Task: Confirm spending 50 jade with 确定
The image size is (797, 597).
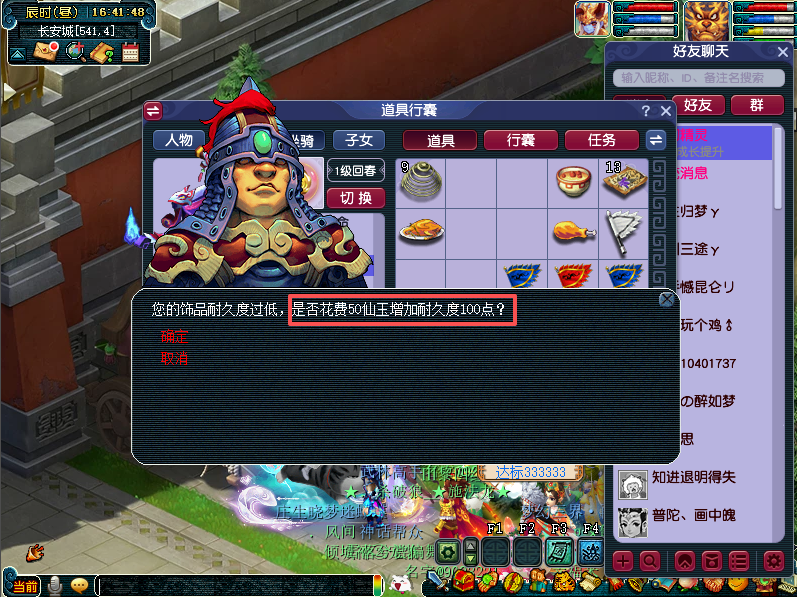Action: [x=175, y=338]
